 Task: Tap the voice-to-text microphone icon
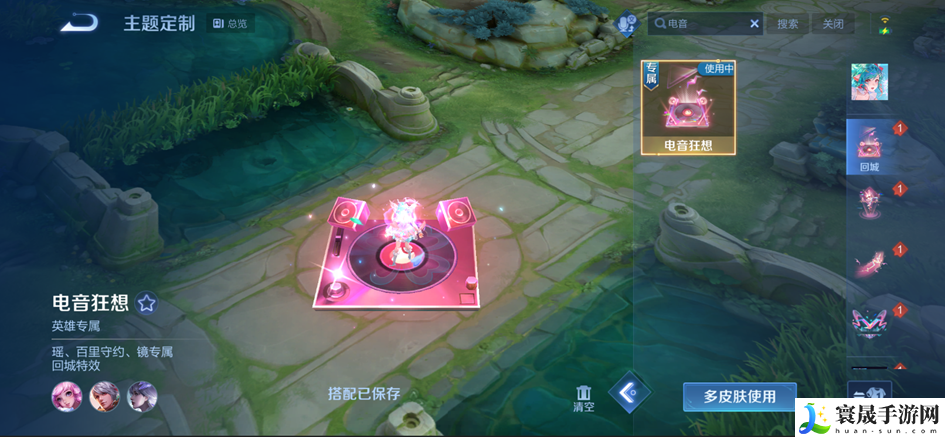point(627,23)
